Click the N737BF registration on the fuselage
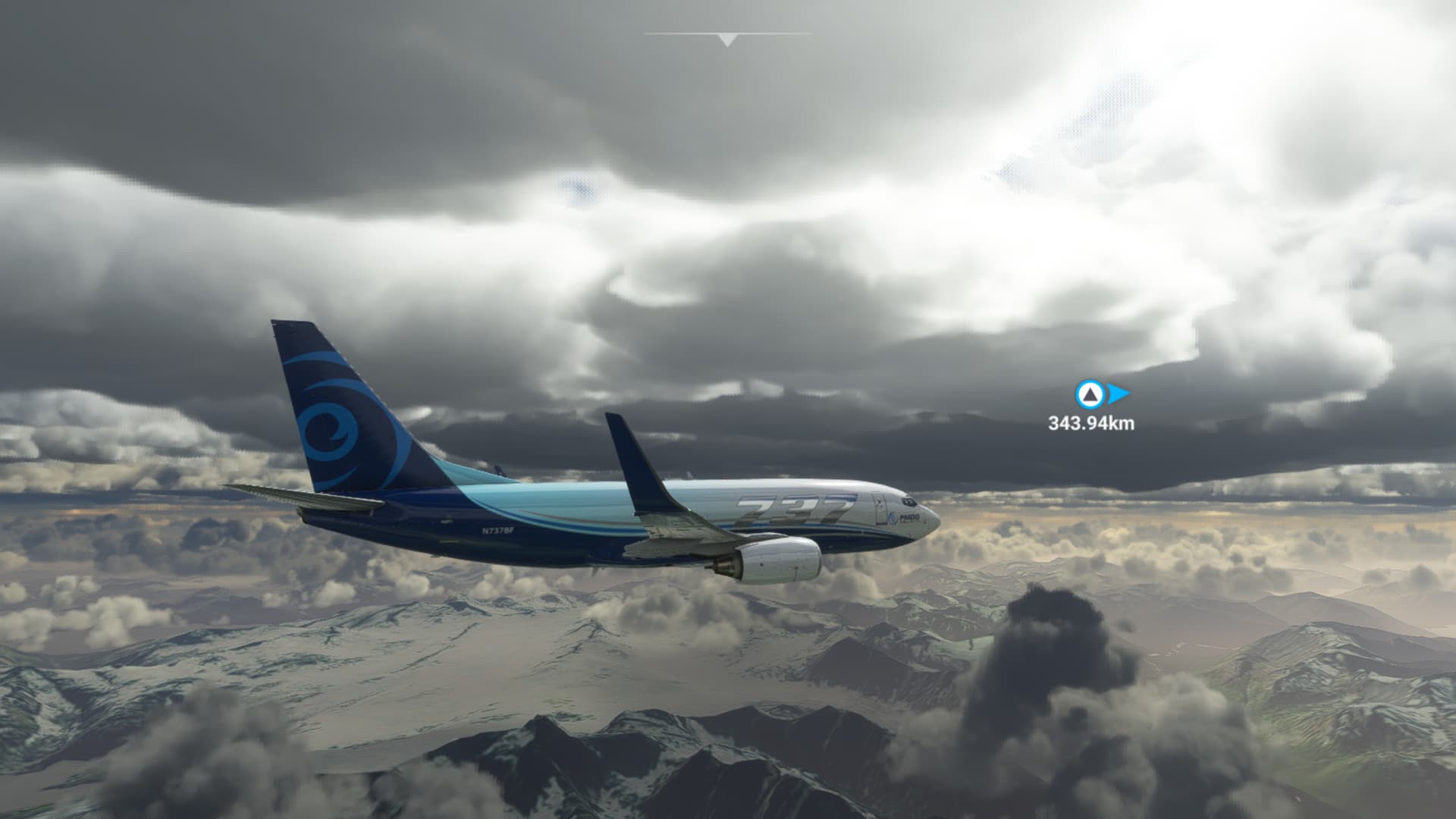The height and width of the screenshot is (819, 1456). (497, 530)
